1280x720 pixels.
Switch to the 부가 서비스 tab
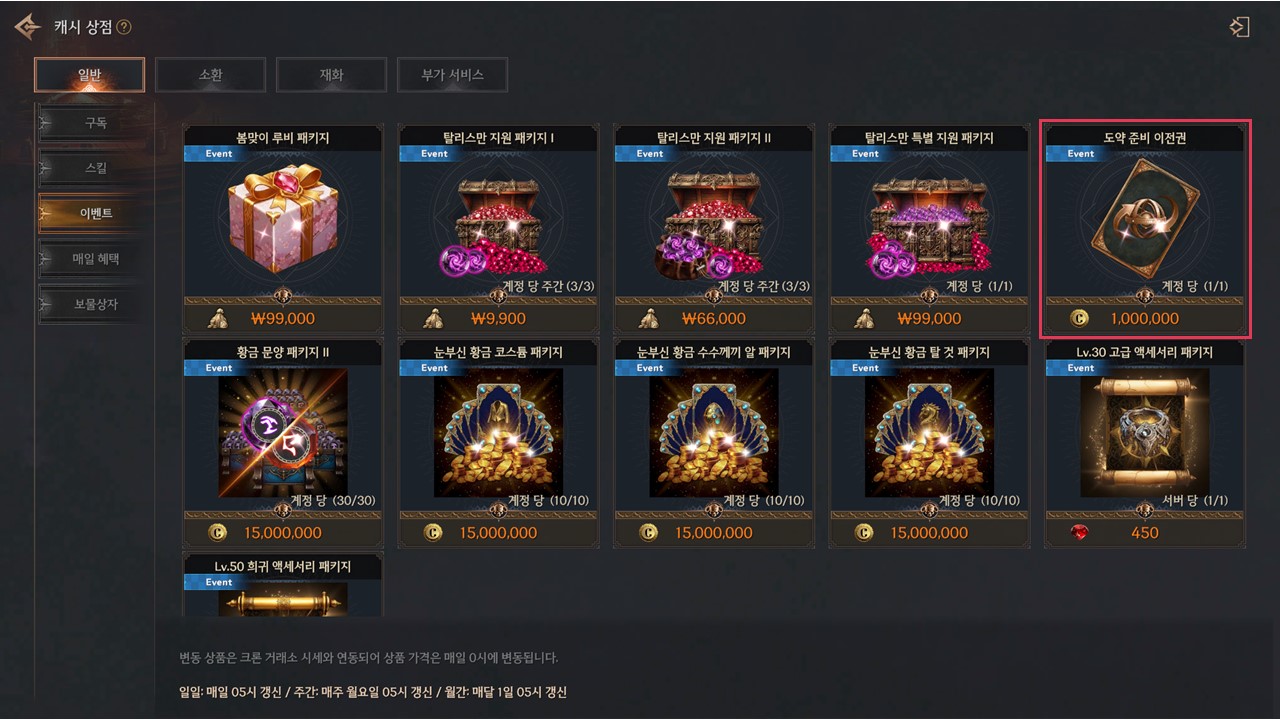pos(452,75)
